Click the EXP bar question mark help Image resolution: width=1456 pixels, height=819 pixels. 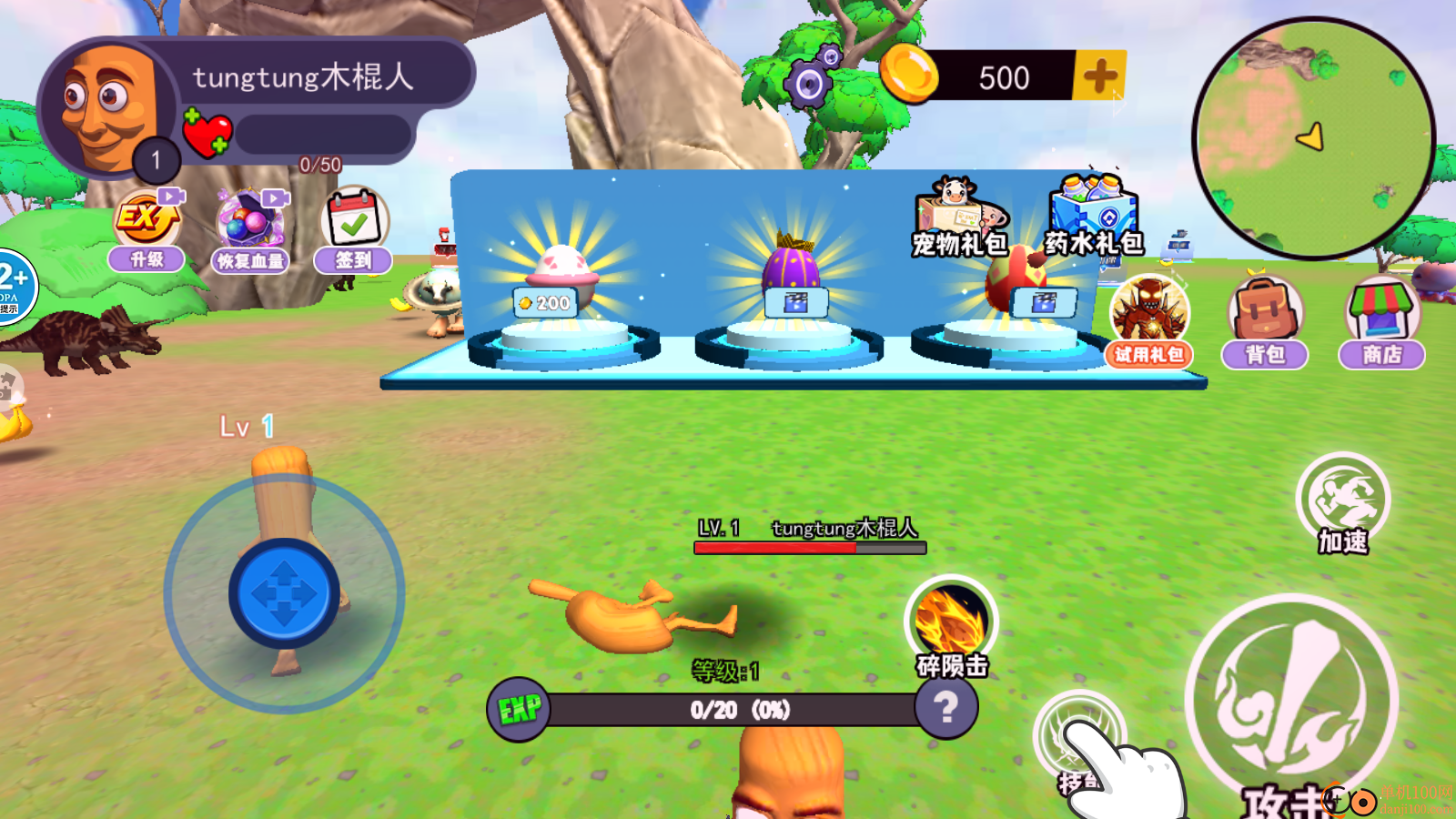click(946, 708)
